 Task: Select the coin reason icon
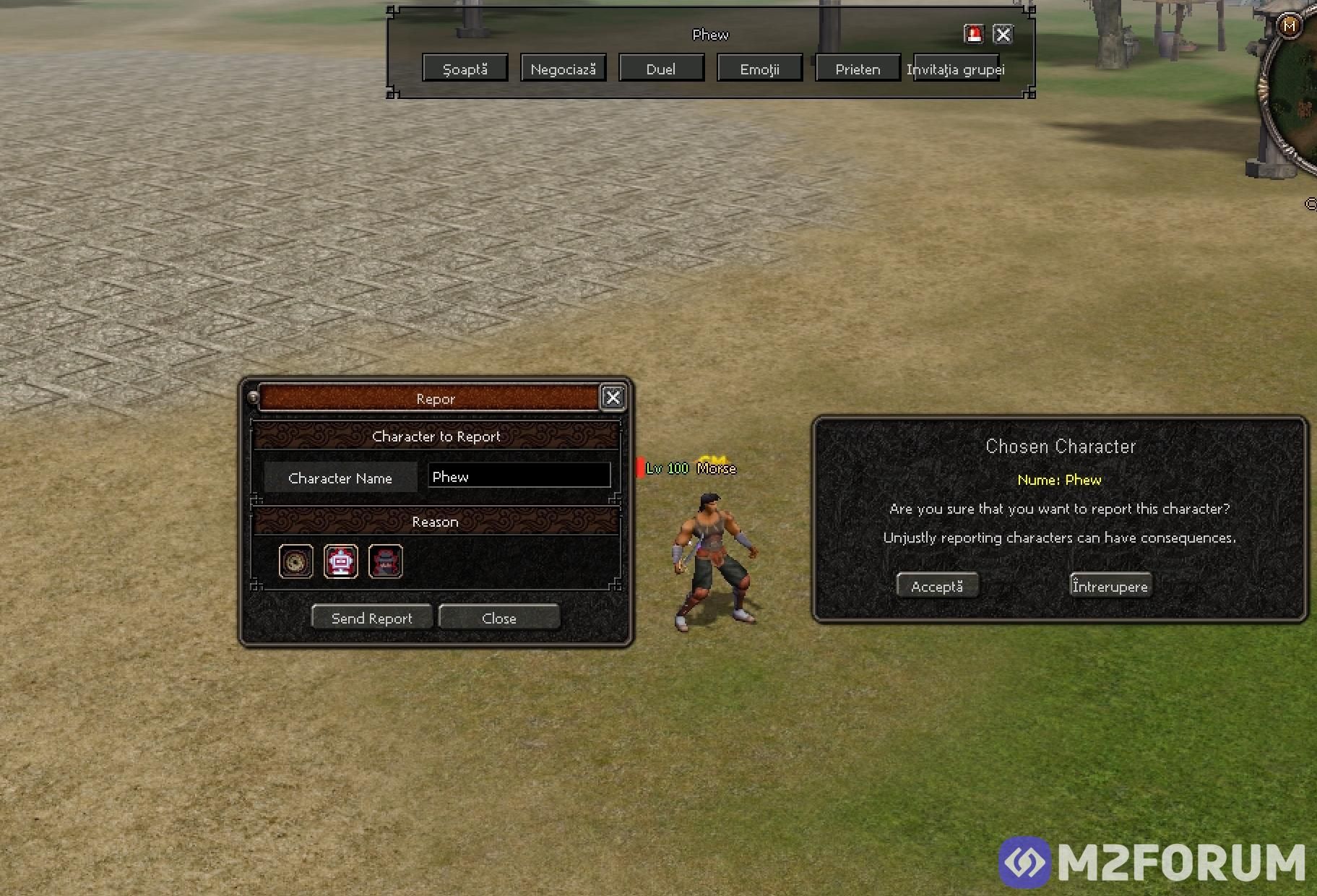pyautogui.click(x=296, y=561)
